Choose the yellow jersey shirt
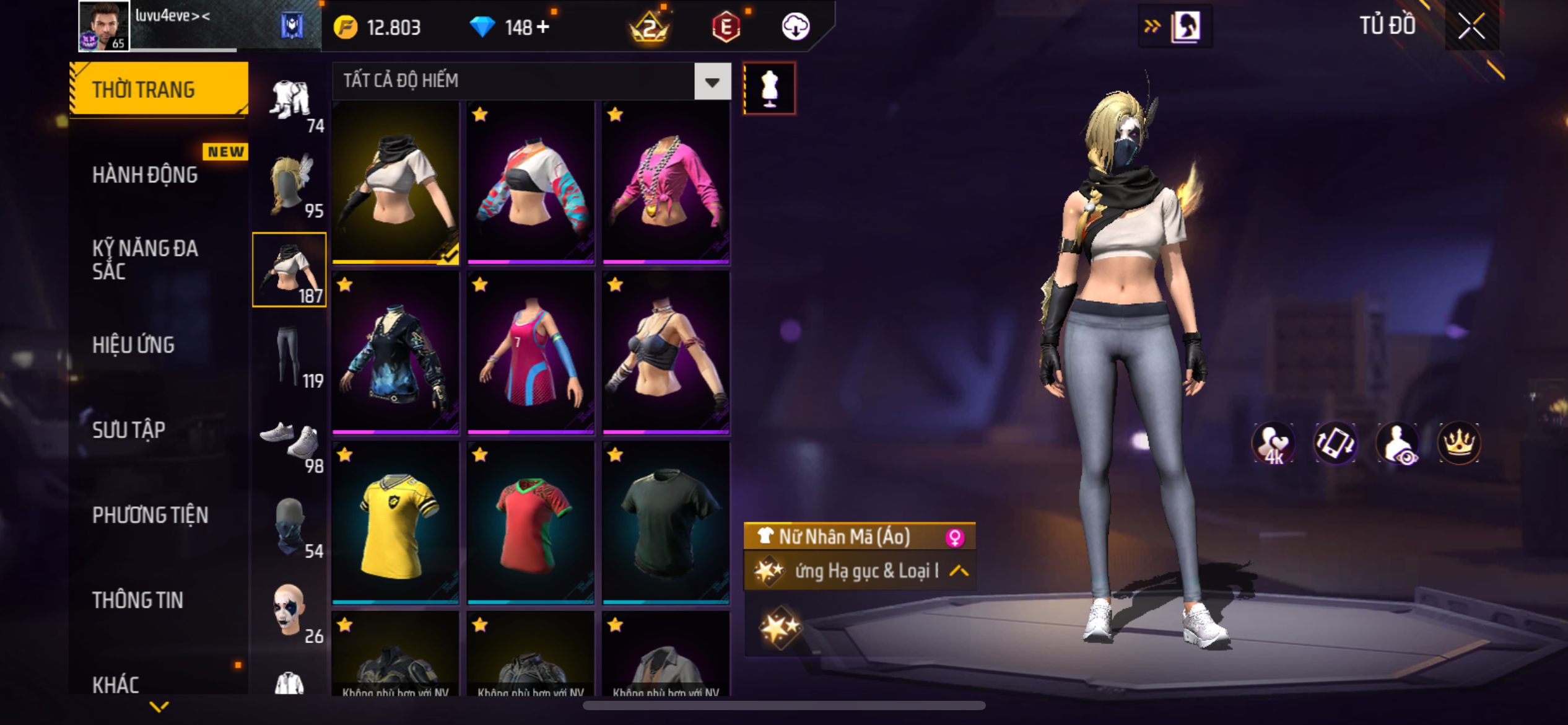 (x=396, y=522)
